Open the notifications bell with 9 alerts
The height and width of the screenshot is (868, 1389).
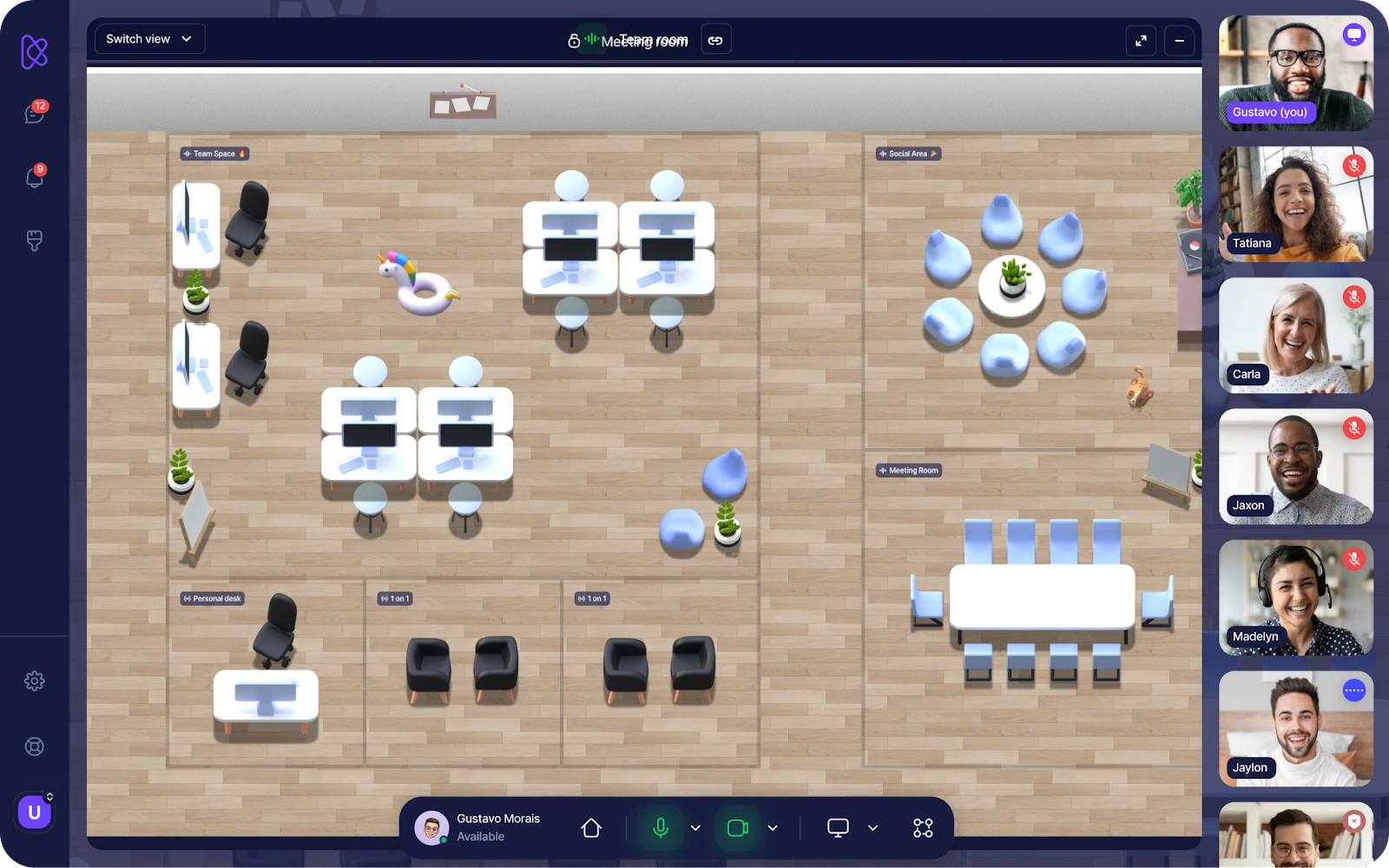pyautogui.click(x=34, y=177)
